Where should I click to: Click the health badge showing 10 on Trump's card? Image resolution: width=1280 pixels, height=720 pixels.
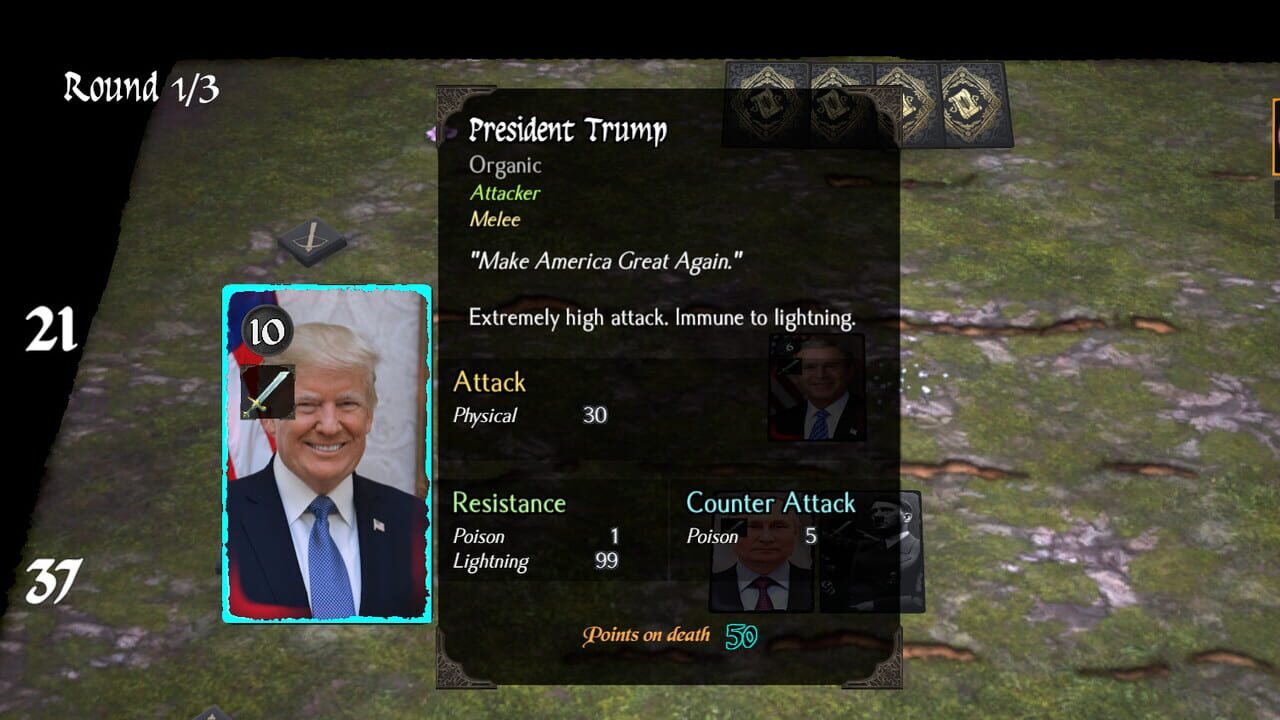(268, 330)
